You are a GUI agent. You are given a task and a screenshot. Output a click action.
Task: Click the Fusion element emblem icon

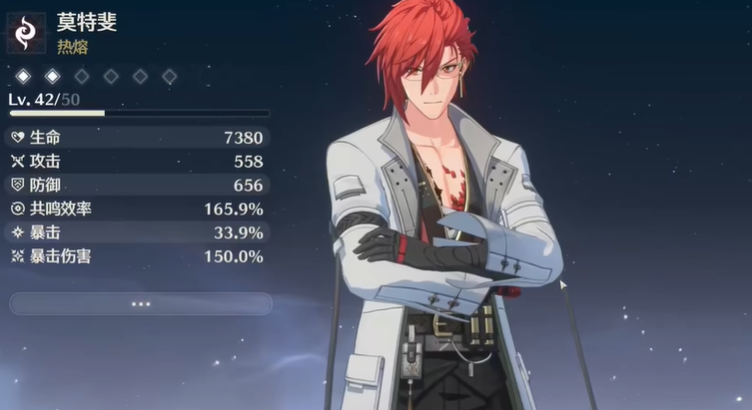tap(26, 32)
